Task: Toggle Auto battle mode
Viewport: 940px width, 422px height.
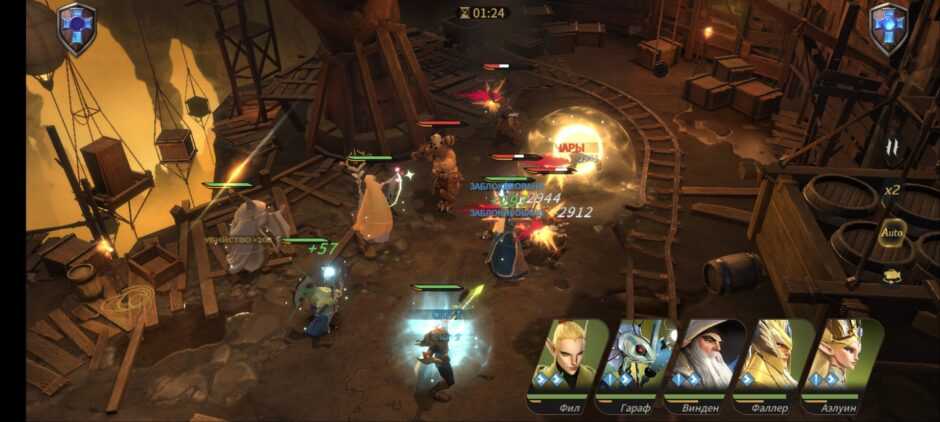Action: [x=891, y=234]
